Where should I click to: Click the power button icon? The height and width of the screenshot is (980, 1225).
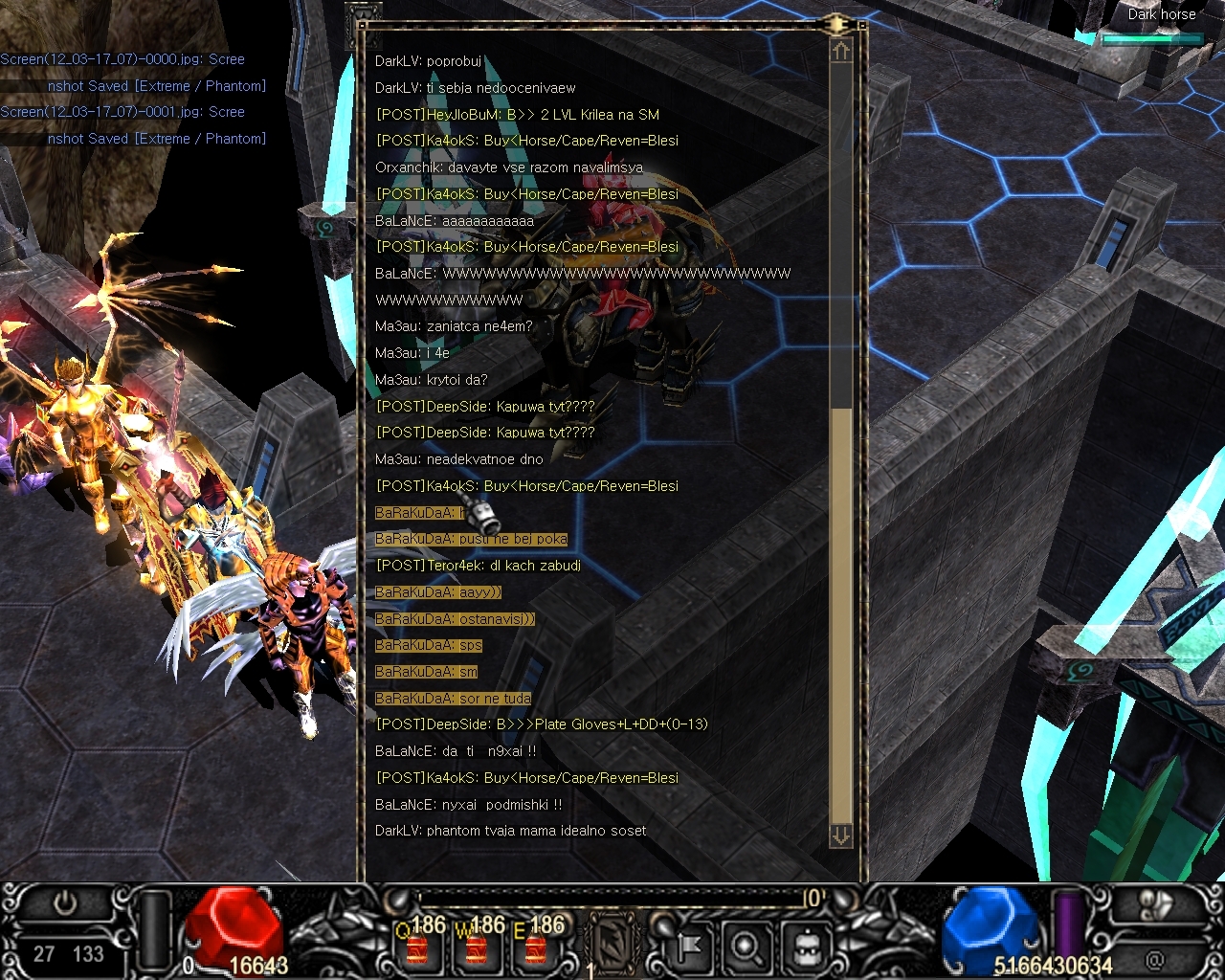click(65, 903)
